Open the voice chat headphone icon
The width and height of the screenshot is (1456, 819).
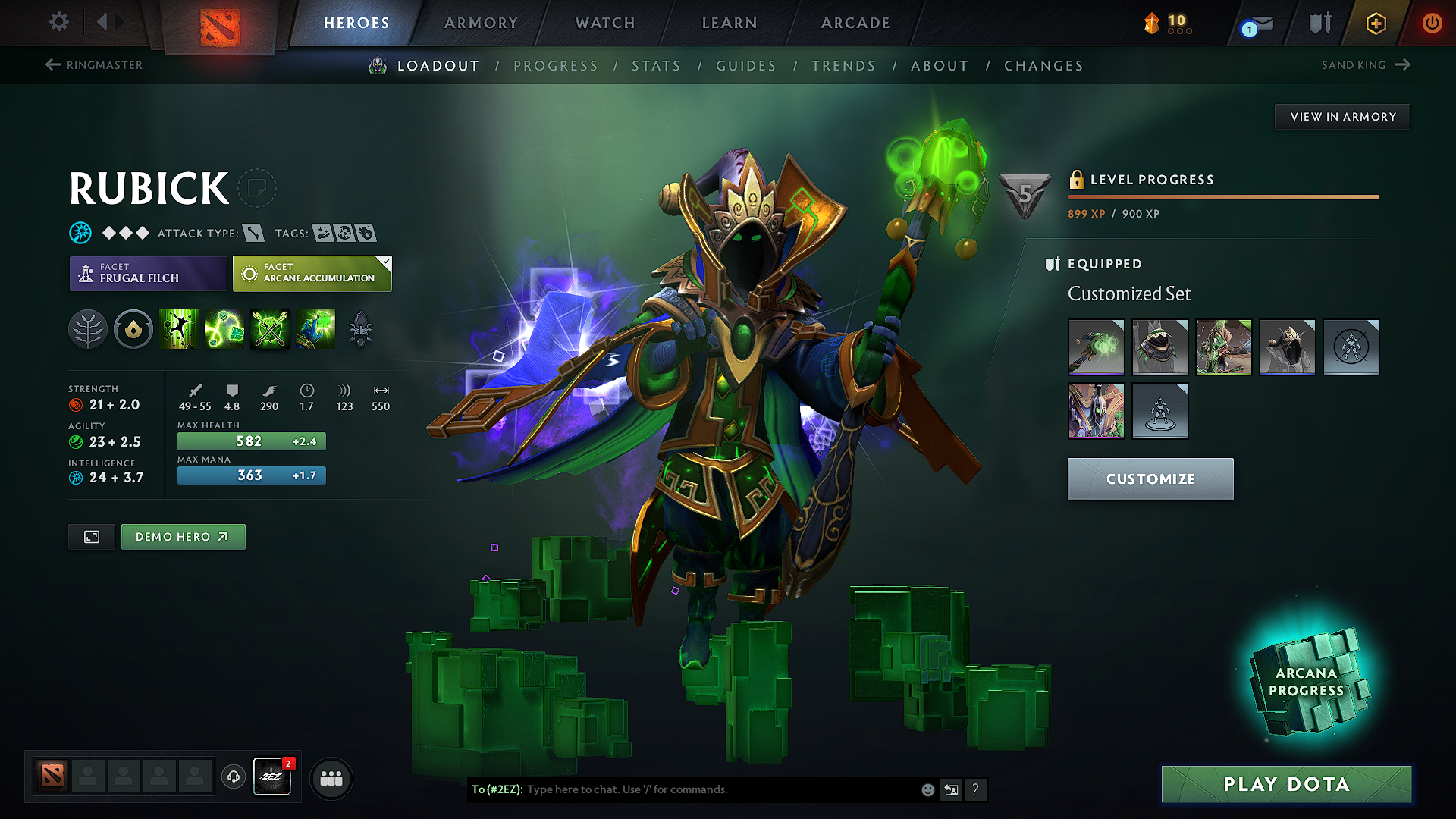(x=233, y=778)
